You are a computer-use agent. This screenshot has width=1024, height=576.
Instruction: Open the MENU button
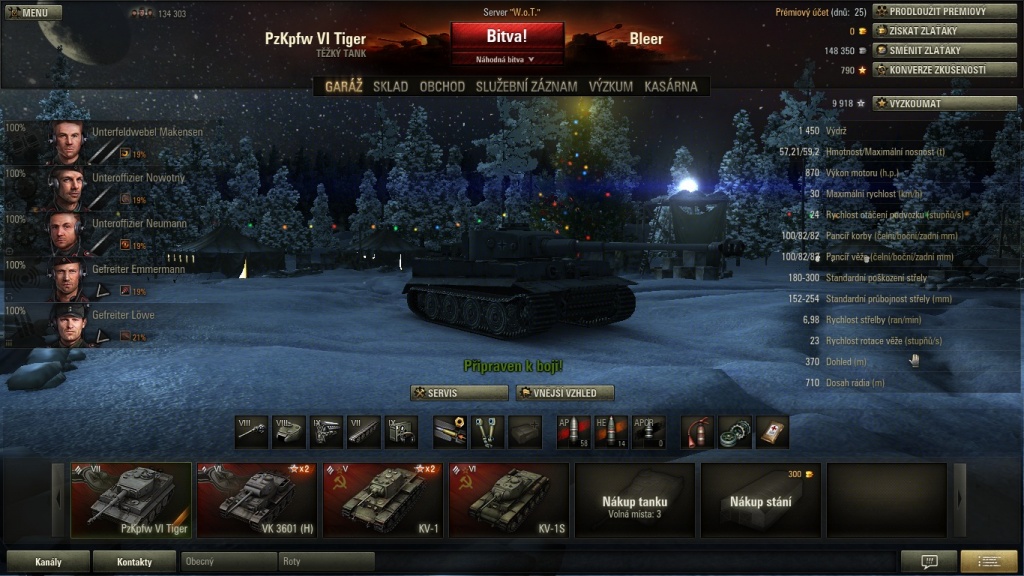32,13
